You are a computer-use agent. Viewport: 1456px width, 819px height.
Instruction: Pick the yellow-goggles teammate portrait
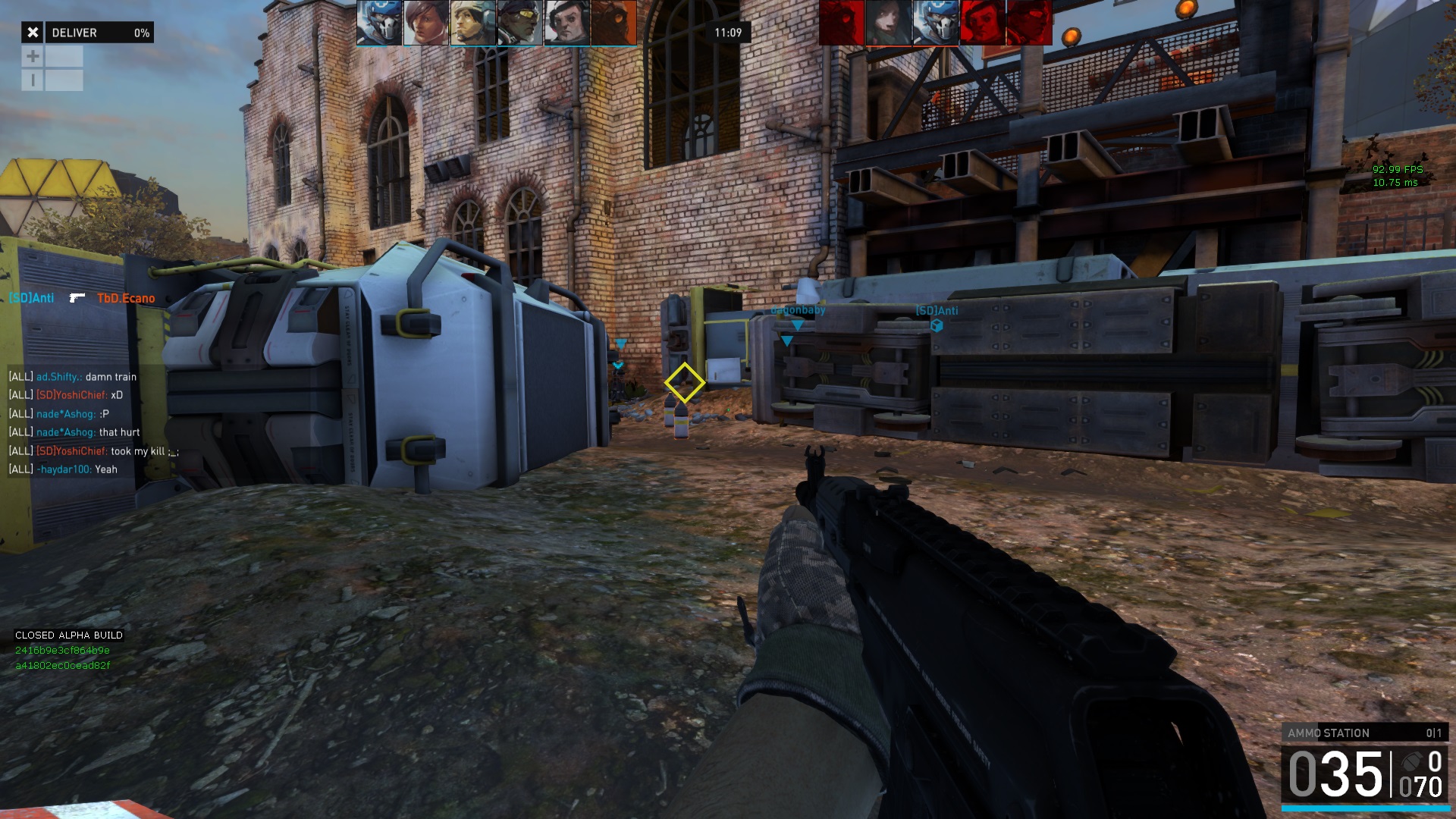tap(520, 23)
